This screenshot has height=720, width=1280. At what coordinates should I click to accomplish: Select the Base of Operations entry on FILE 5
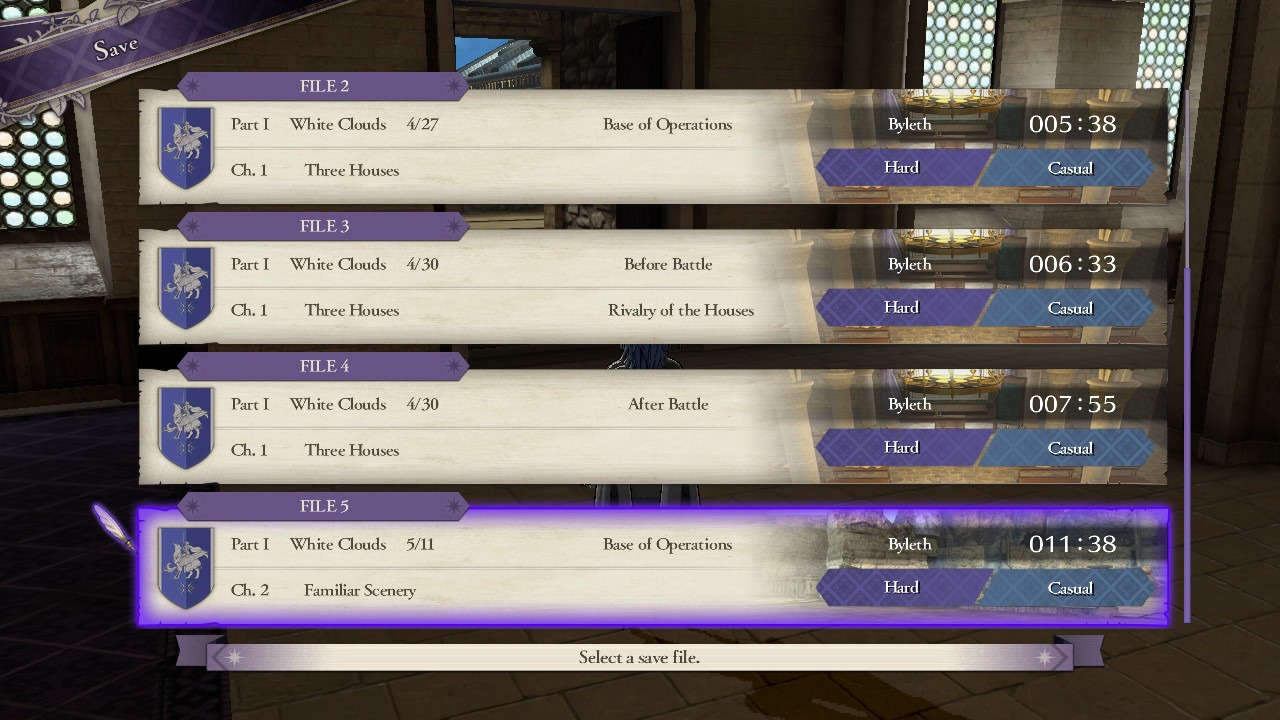(668, 544)
